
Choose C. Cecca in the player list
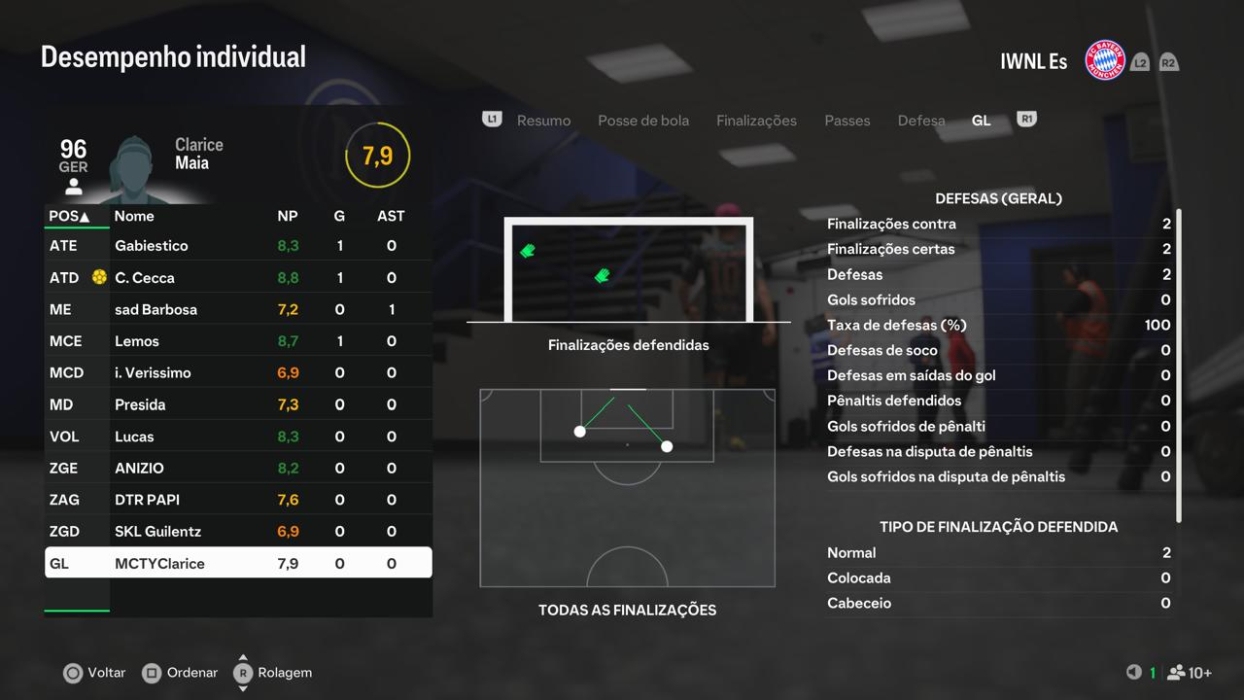click(238, 278)
